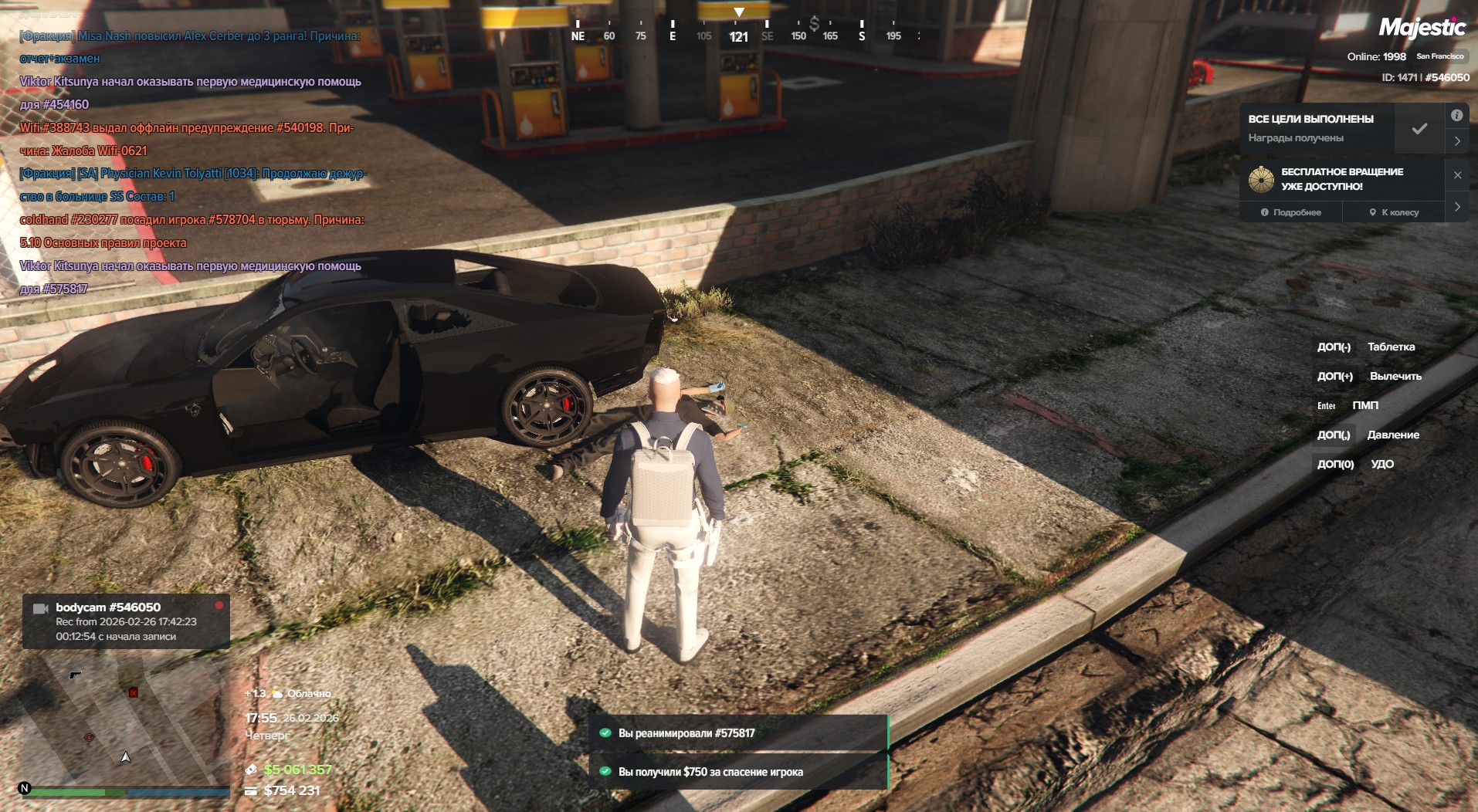
Task: Expand the arrow next to goals panel
Action: pyautogui.click(x=1457, y=141)
